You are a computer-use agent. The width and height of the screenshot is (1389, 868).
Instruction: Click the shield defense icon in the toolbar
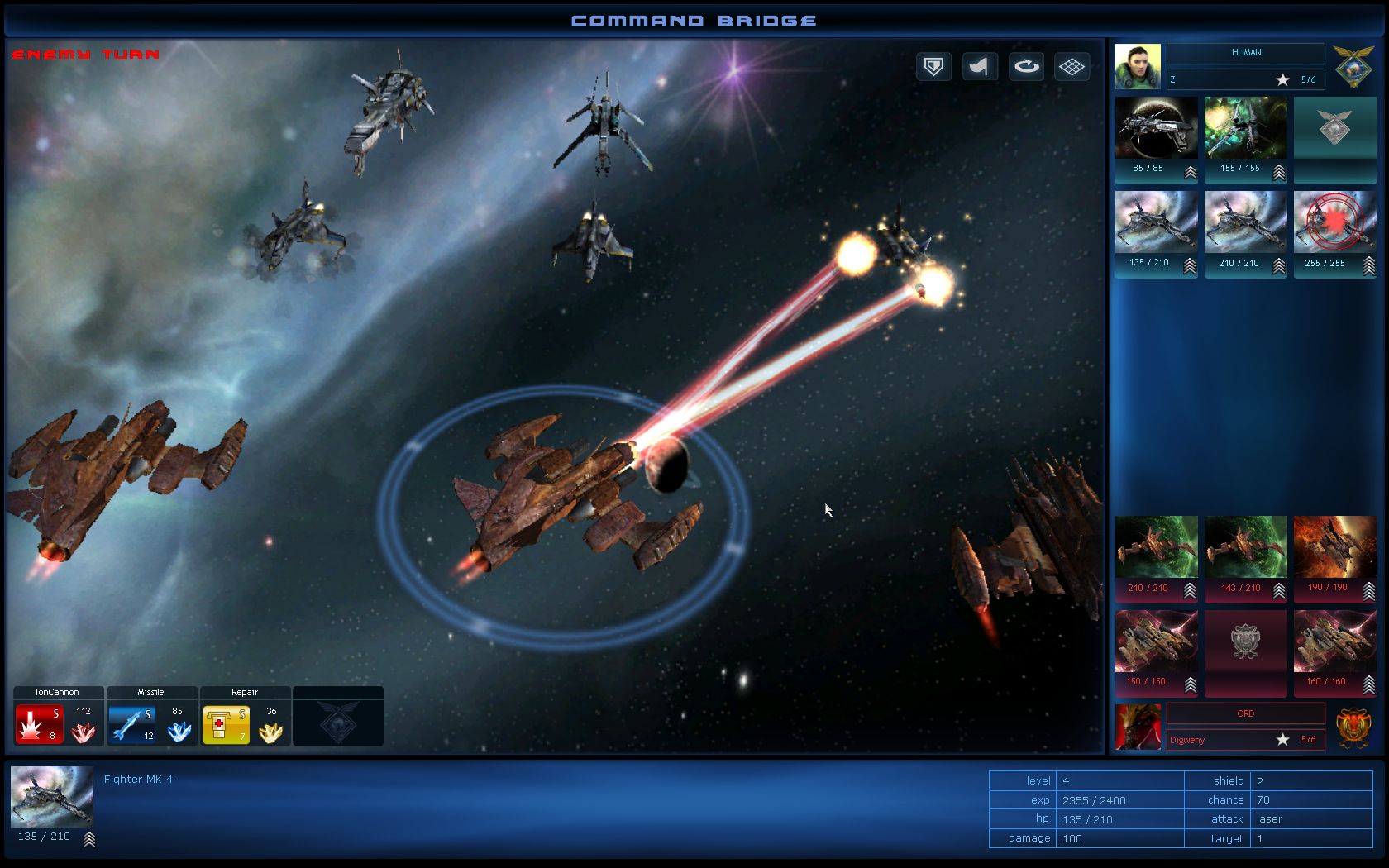pyautogui.click(x=933, y=66)
